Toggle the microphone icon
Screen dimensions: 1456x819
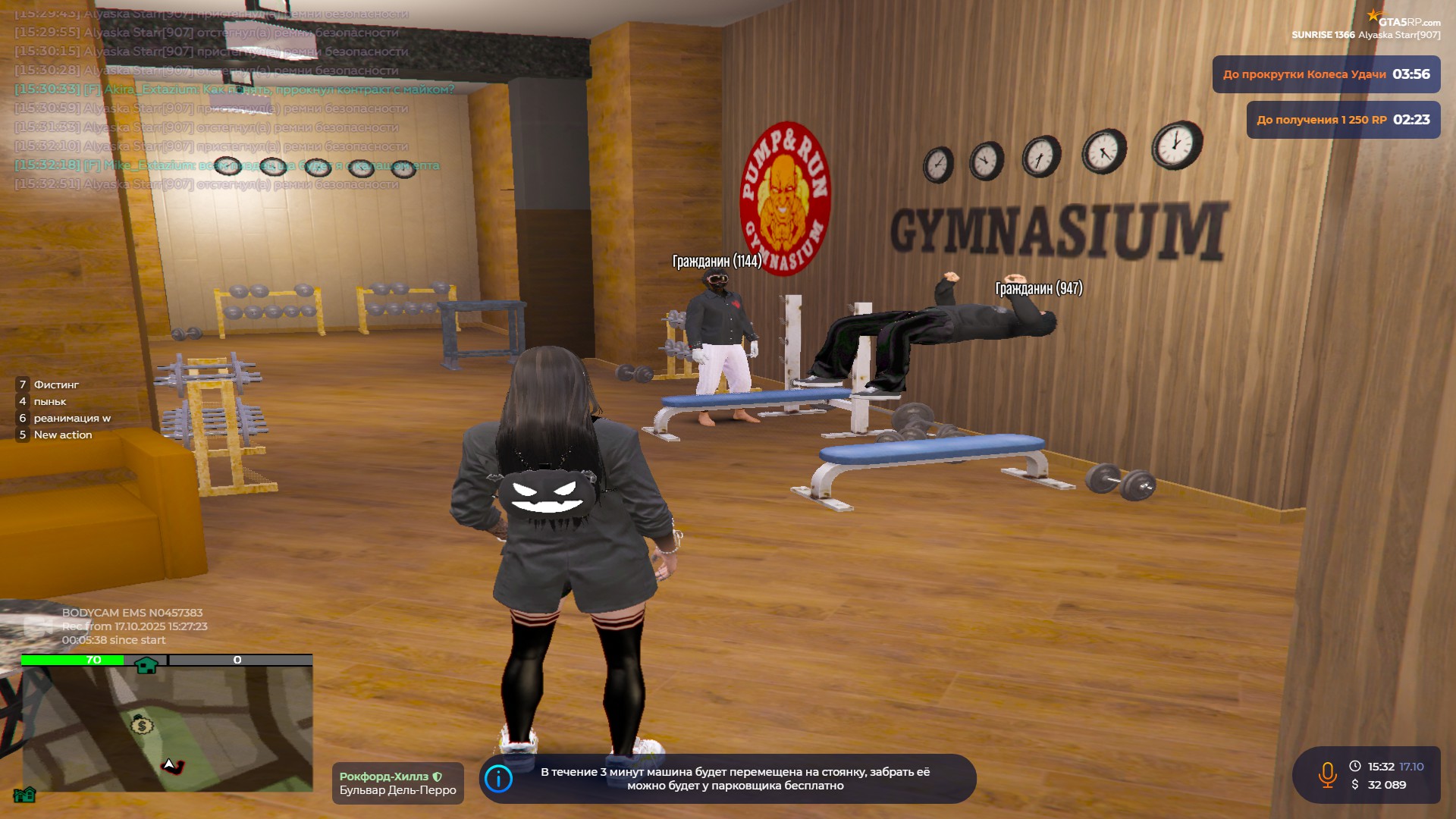click(x=1327, y=775)
